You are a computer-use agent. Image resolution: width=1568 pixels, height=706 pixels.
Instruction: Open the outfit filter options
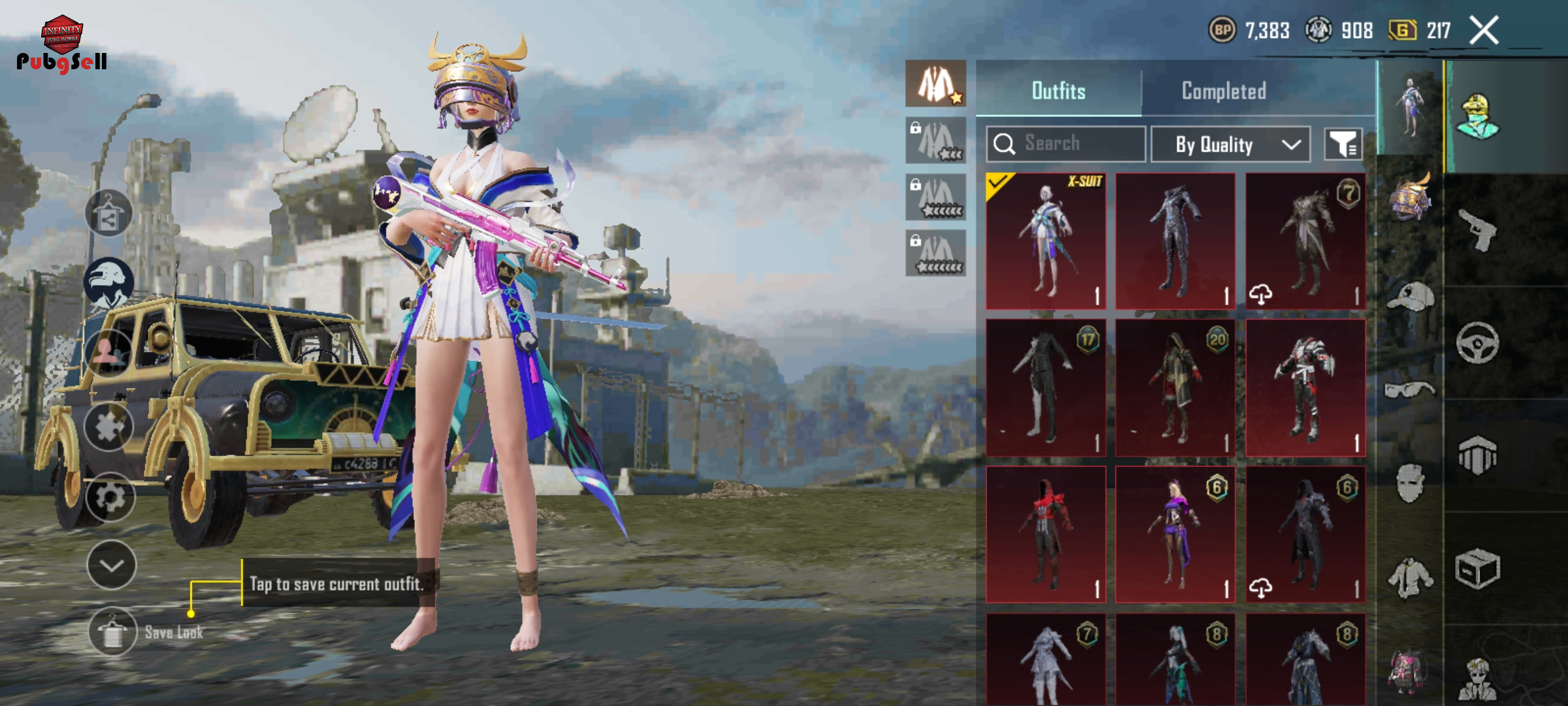click(x=1343, y=144)
